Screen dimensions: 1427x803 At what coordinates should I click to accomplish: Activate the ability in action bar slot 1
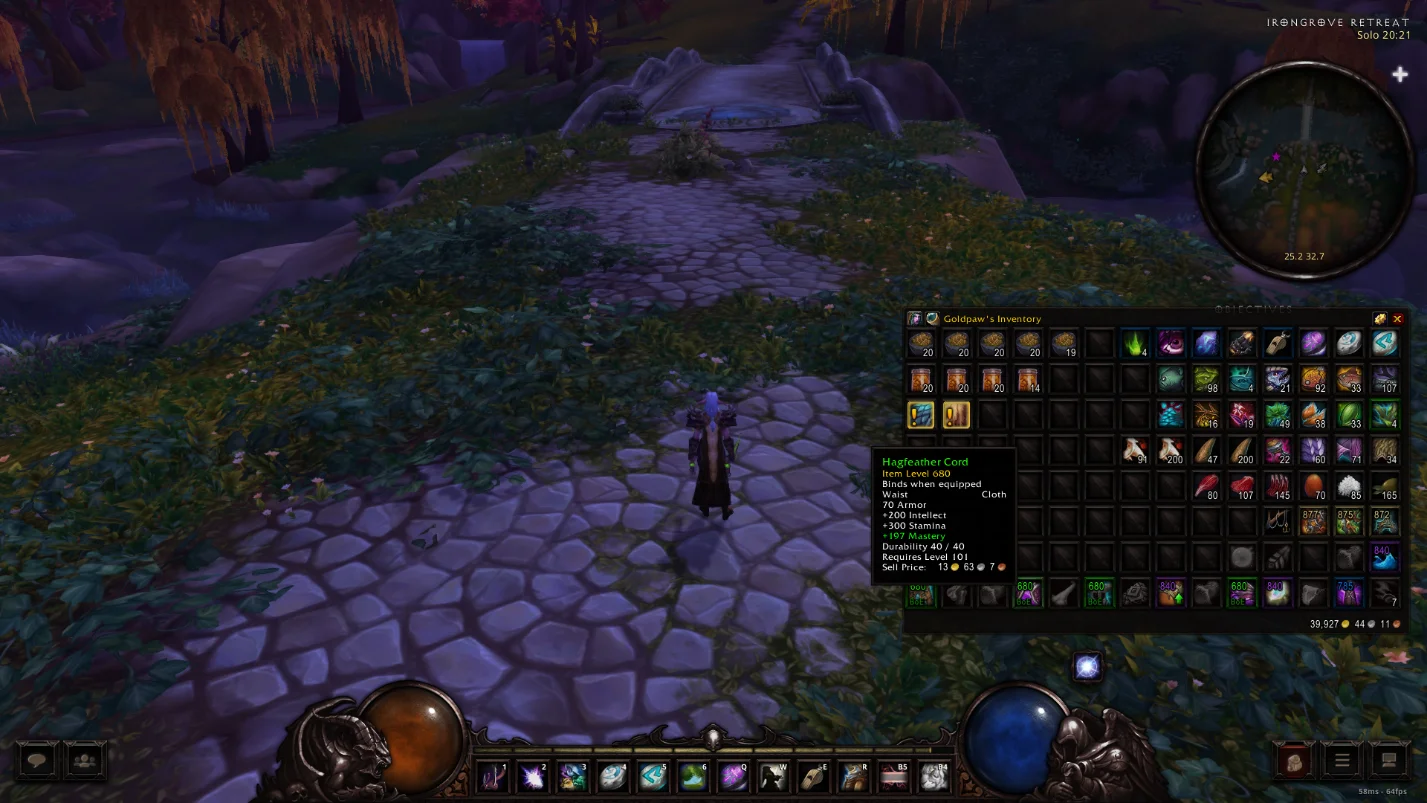point(491,776)
